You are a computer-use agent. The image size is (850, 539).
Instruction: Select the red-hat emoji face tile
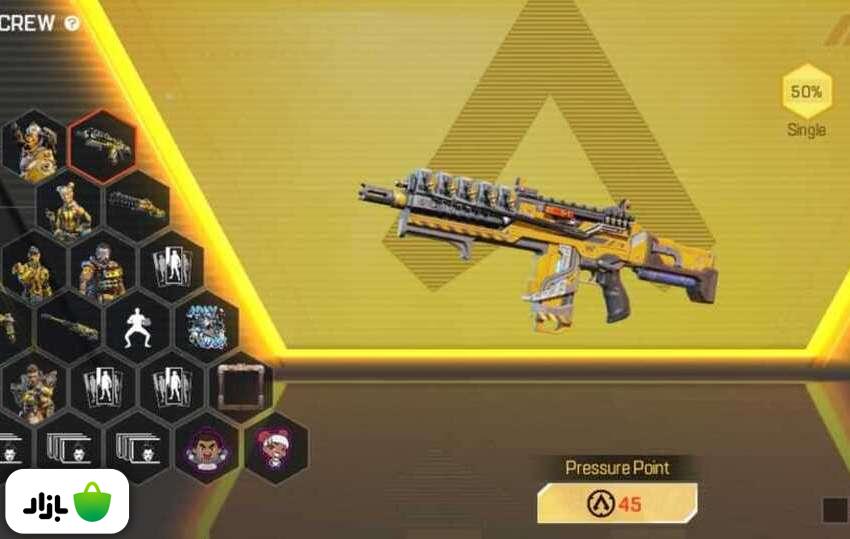pyautogui.click(x=275, y=447)
